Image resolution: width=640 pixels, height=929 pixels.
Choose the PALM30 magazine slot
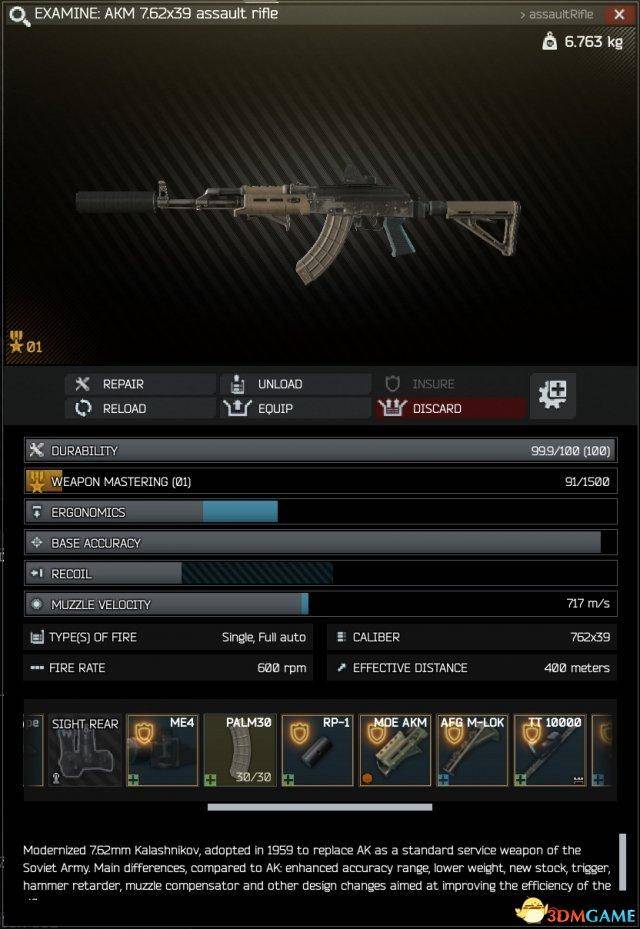[240, 751]
